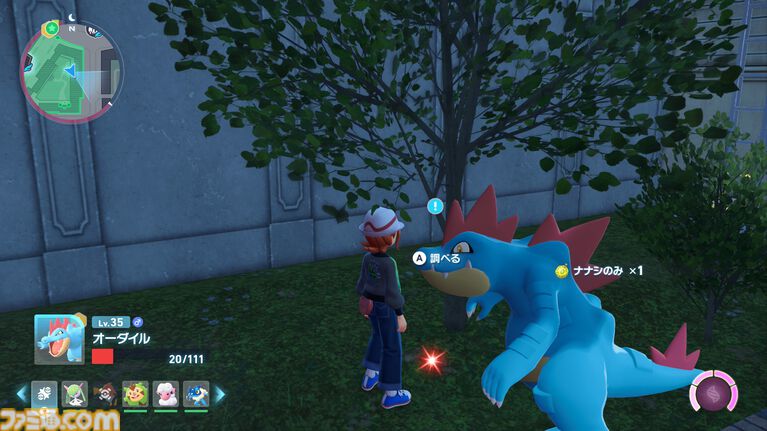Viewport: 767px width, 431px height.
Task: Click the green star badge on the minimap
Action: tap(51, 28)
